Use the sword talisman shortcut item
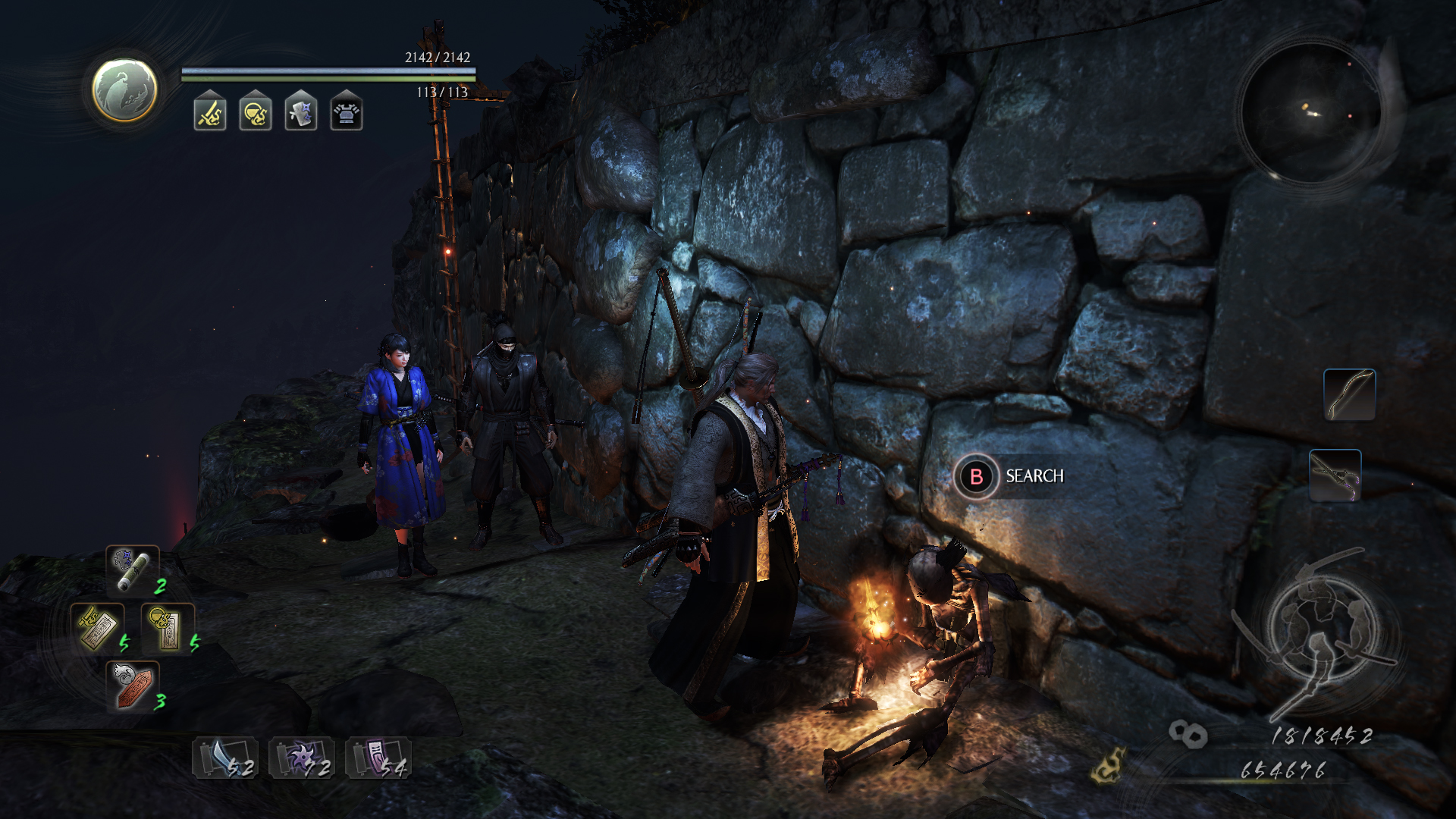1456x819 pixels. coord(97,627)
